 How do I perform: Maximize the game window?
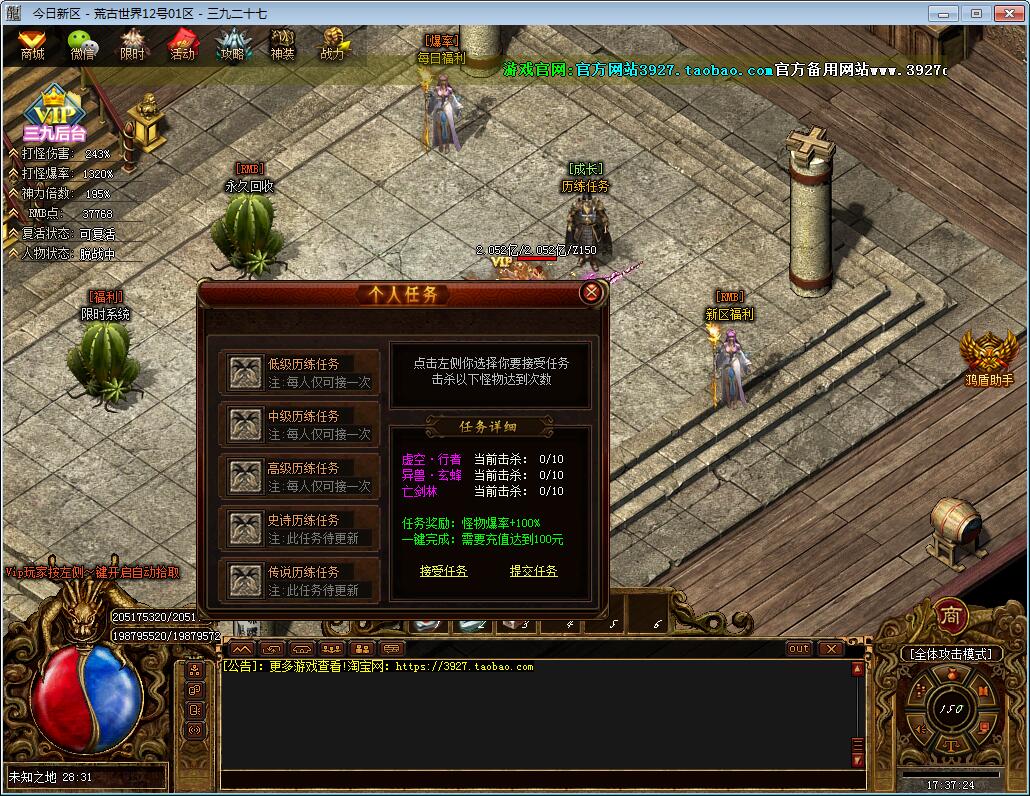pyautogui.click(x=977, y=13)
